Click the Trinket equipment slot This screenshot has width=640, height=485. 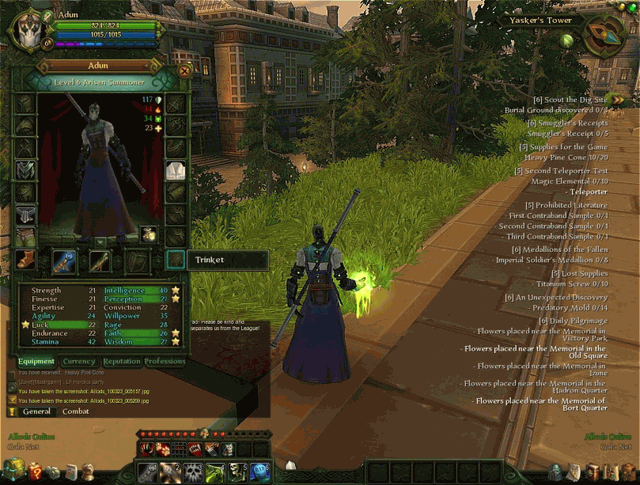pyautogui.click(x=175, y=260)
